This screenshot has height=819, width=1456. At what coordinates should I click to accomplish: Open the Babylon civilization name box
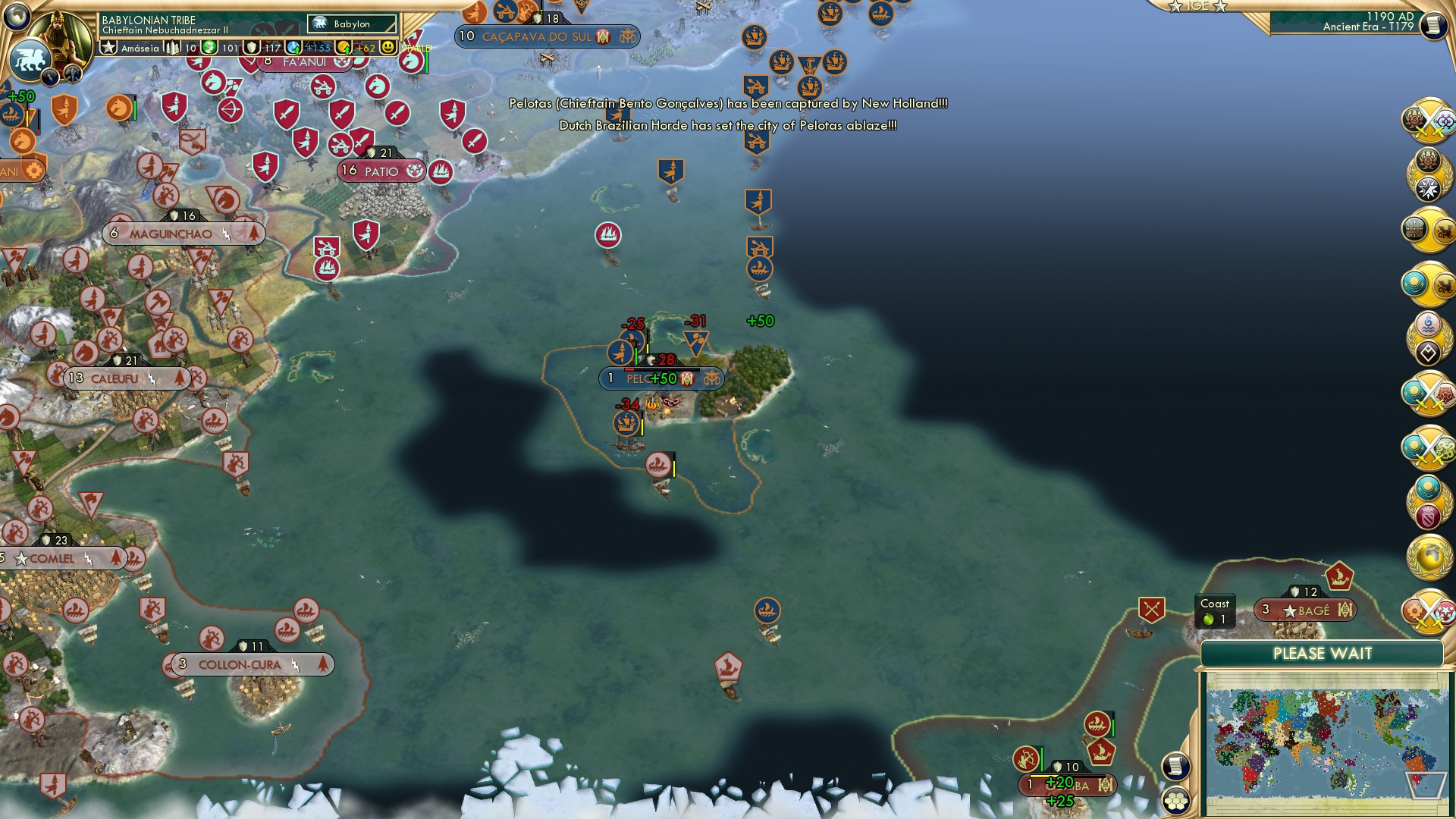[353, 24]
